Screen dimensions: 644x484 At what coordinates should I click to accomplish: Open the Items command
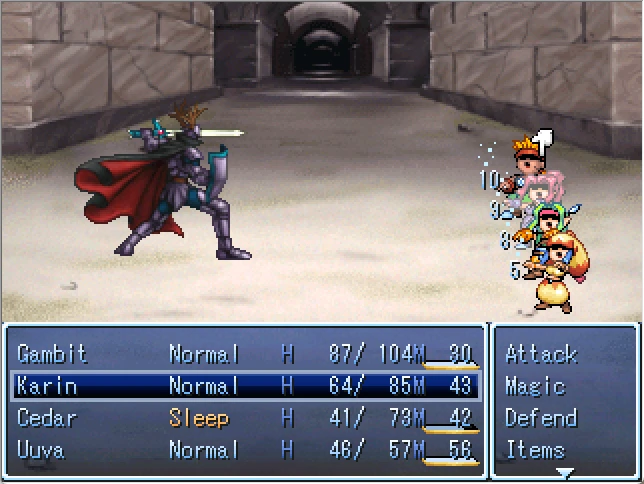(535, 450)
